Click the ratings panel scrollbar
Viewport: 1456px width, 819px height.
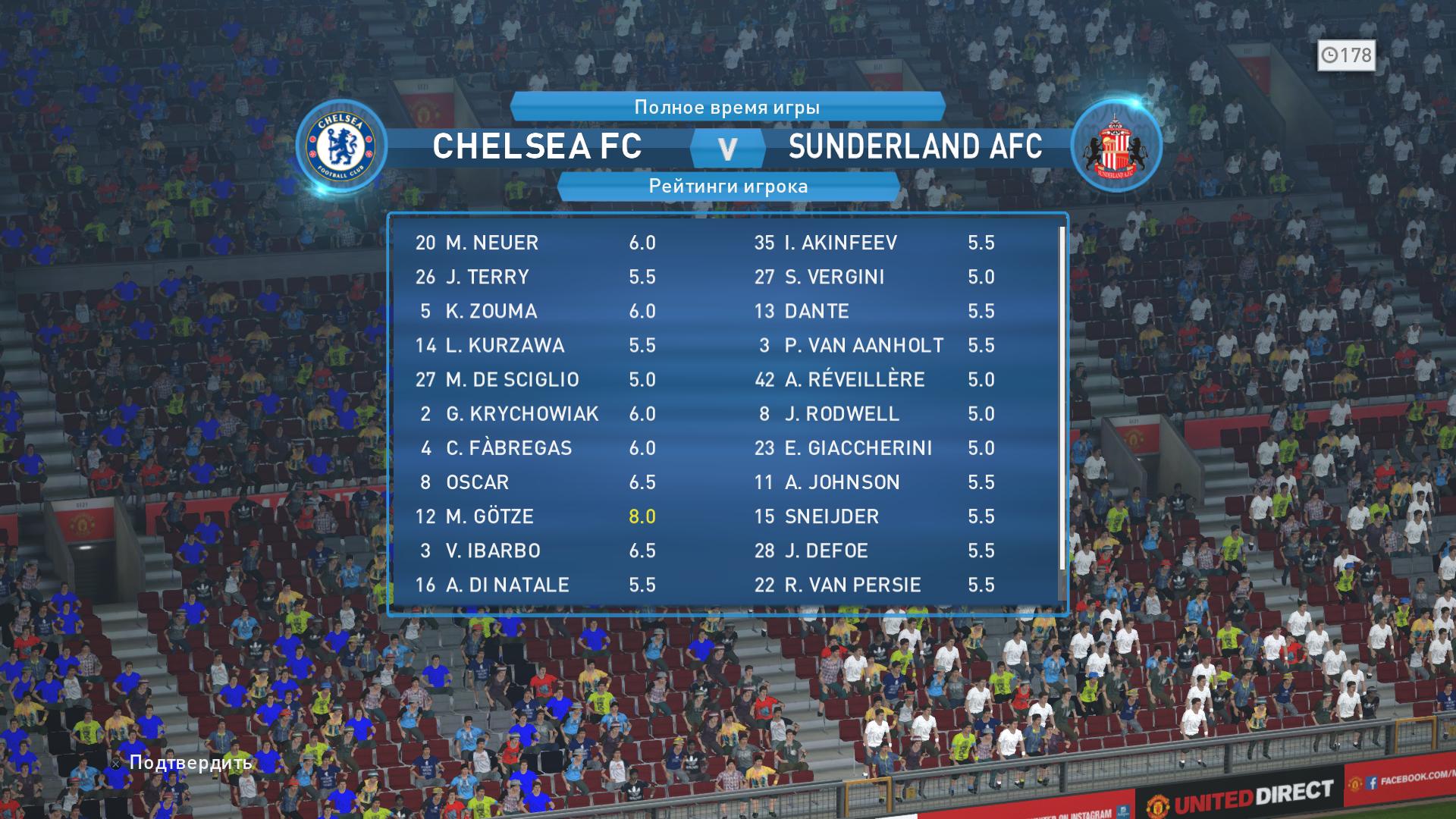click(x=1062, y=398)
